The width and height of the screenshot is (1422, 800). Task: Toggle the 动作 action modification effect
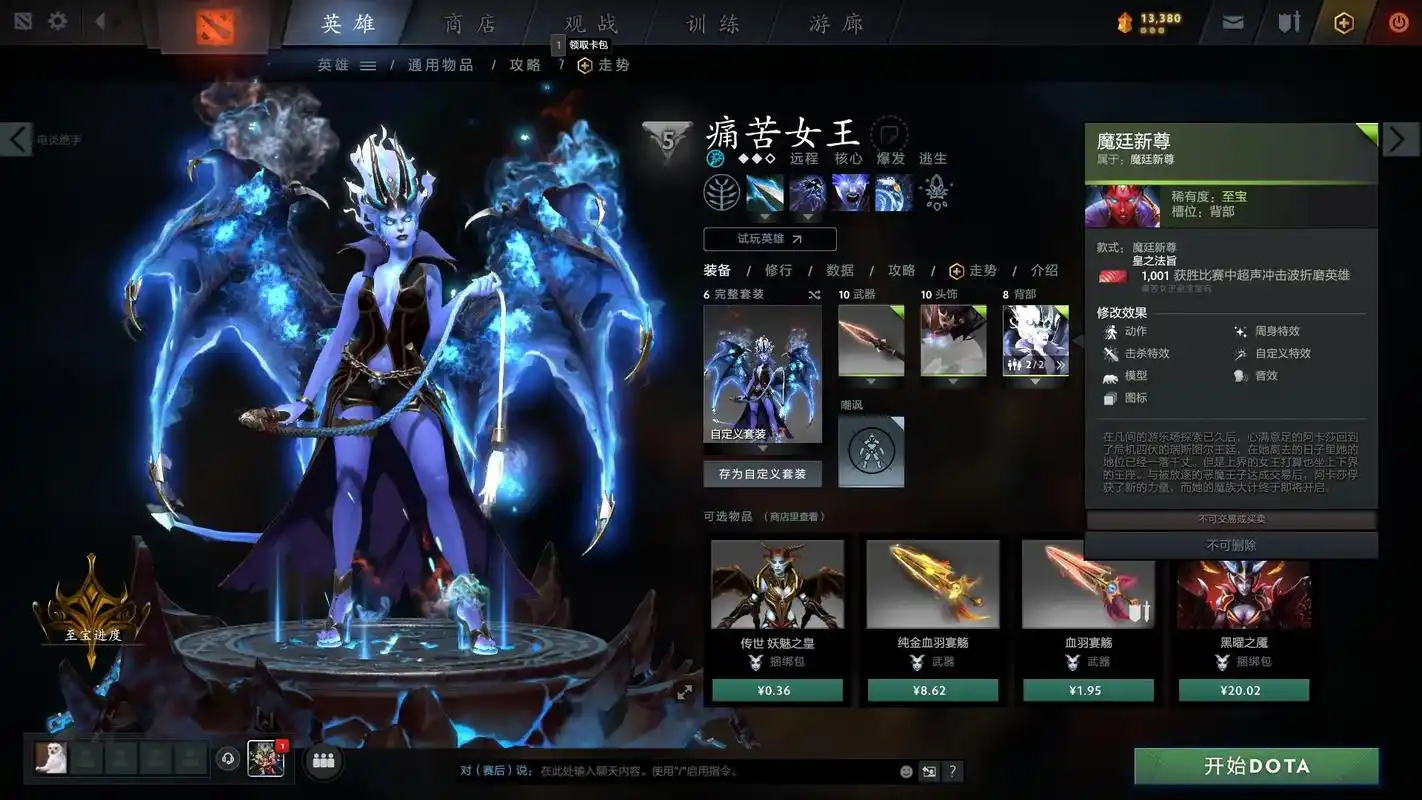[1110, 331]
